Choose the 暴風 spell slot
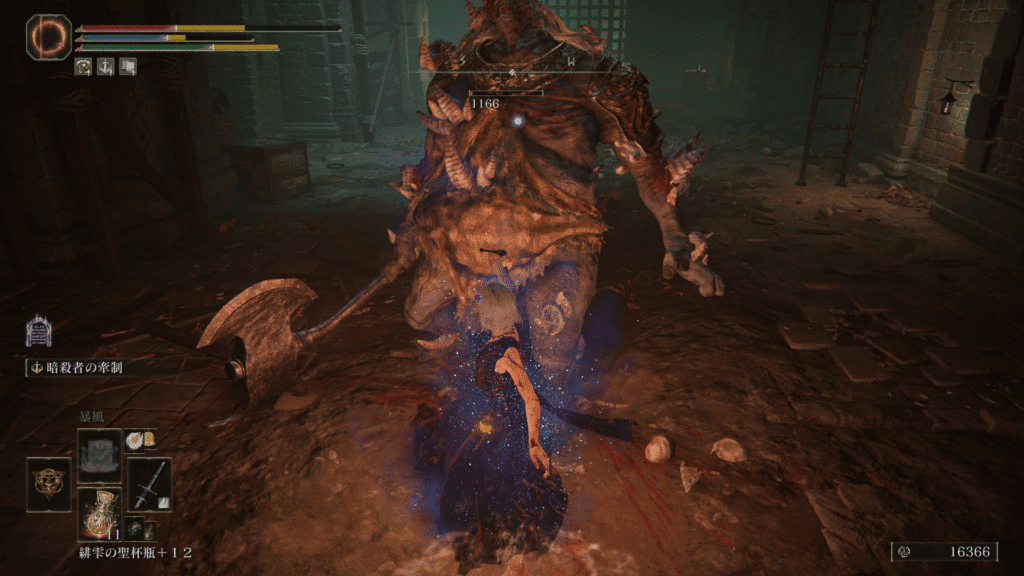 pyautogui.click(x=99, y=451)
